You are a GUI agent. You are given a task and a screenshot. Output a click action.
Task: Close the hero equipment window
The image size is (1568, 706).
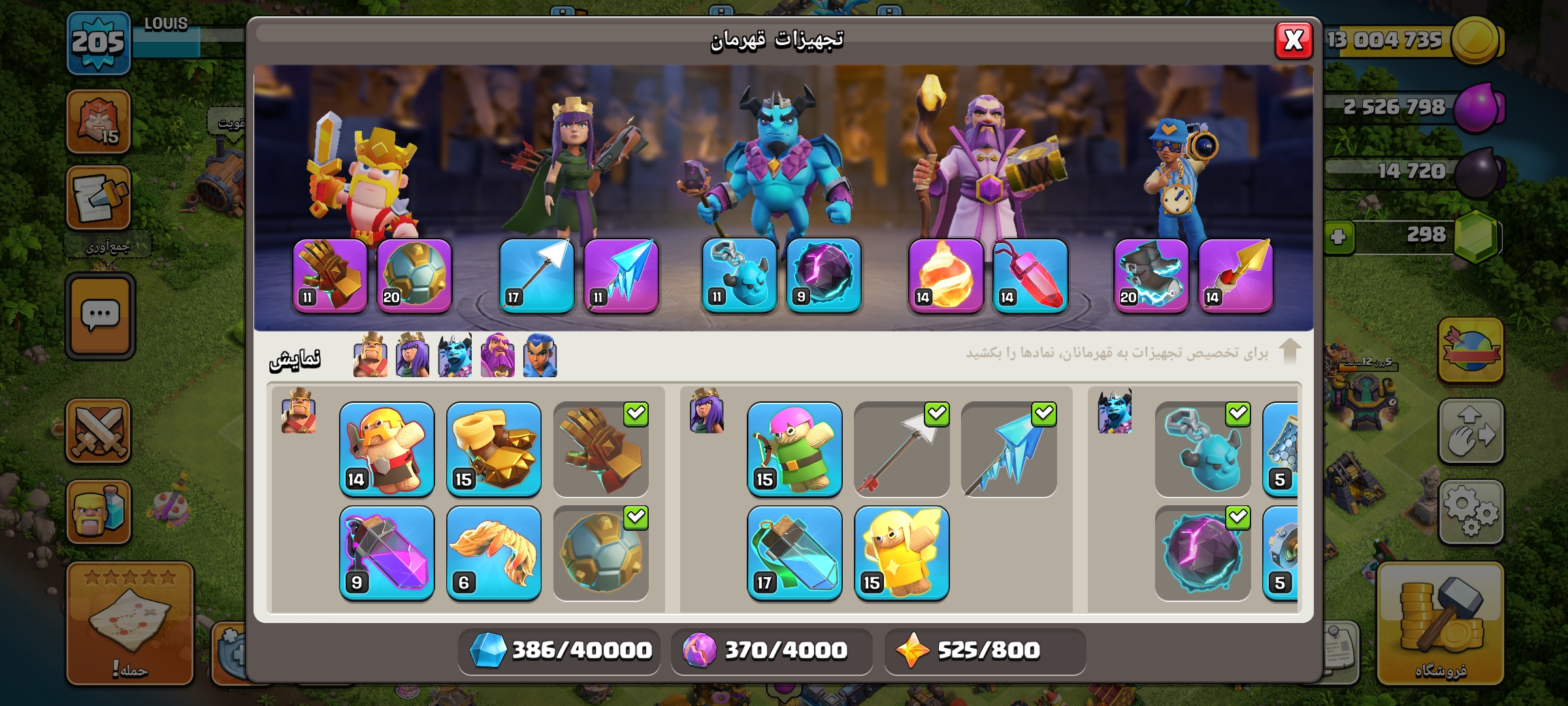tap(1293, 41)
